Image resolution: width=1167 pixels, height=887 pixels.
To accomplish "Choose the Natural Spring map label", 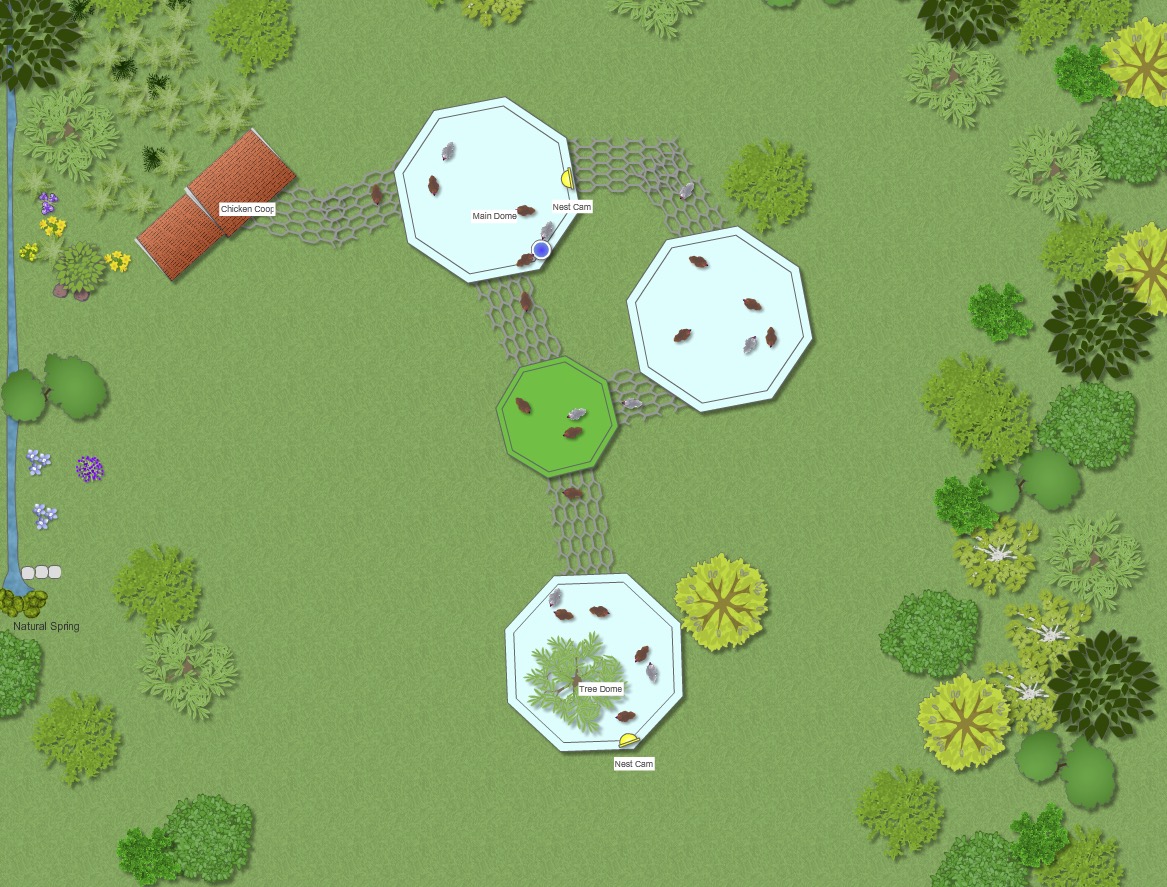I will [x=46, y=626].
